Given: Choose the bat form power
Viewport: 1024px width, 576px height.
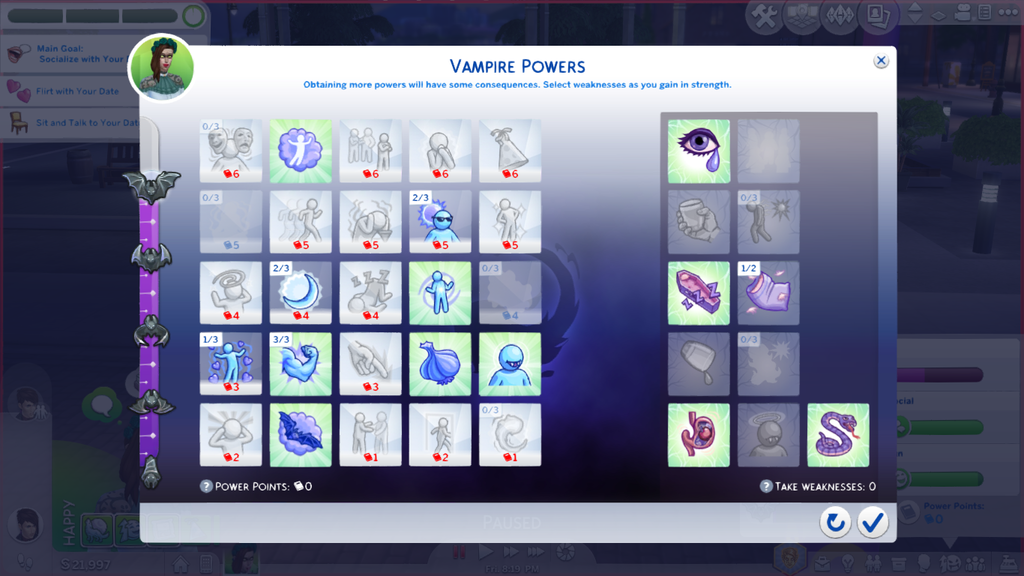Looking at the screenshot, I should pos(300,434).
